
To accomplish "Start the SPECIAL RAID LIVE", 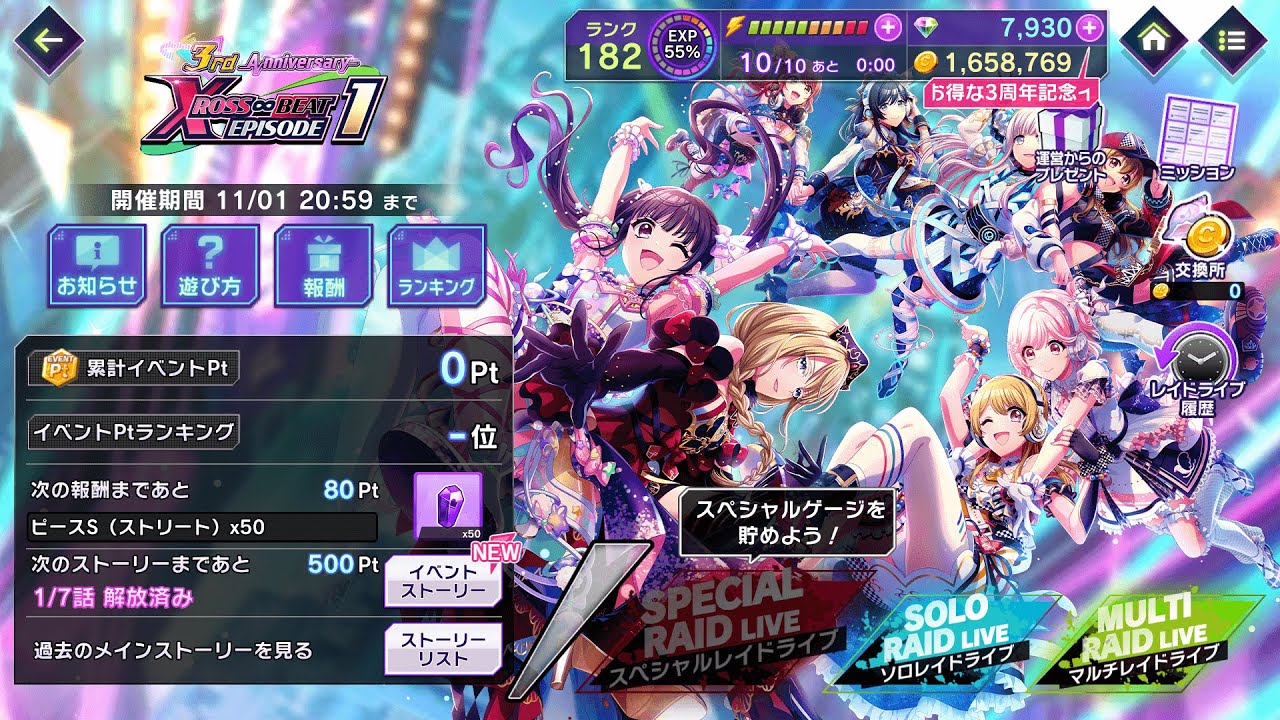I will (720, 625).
